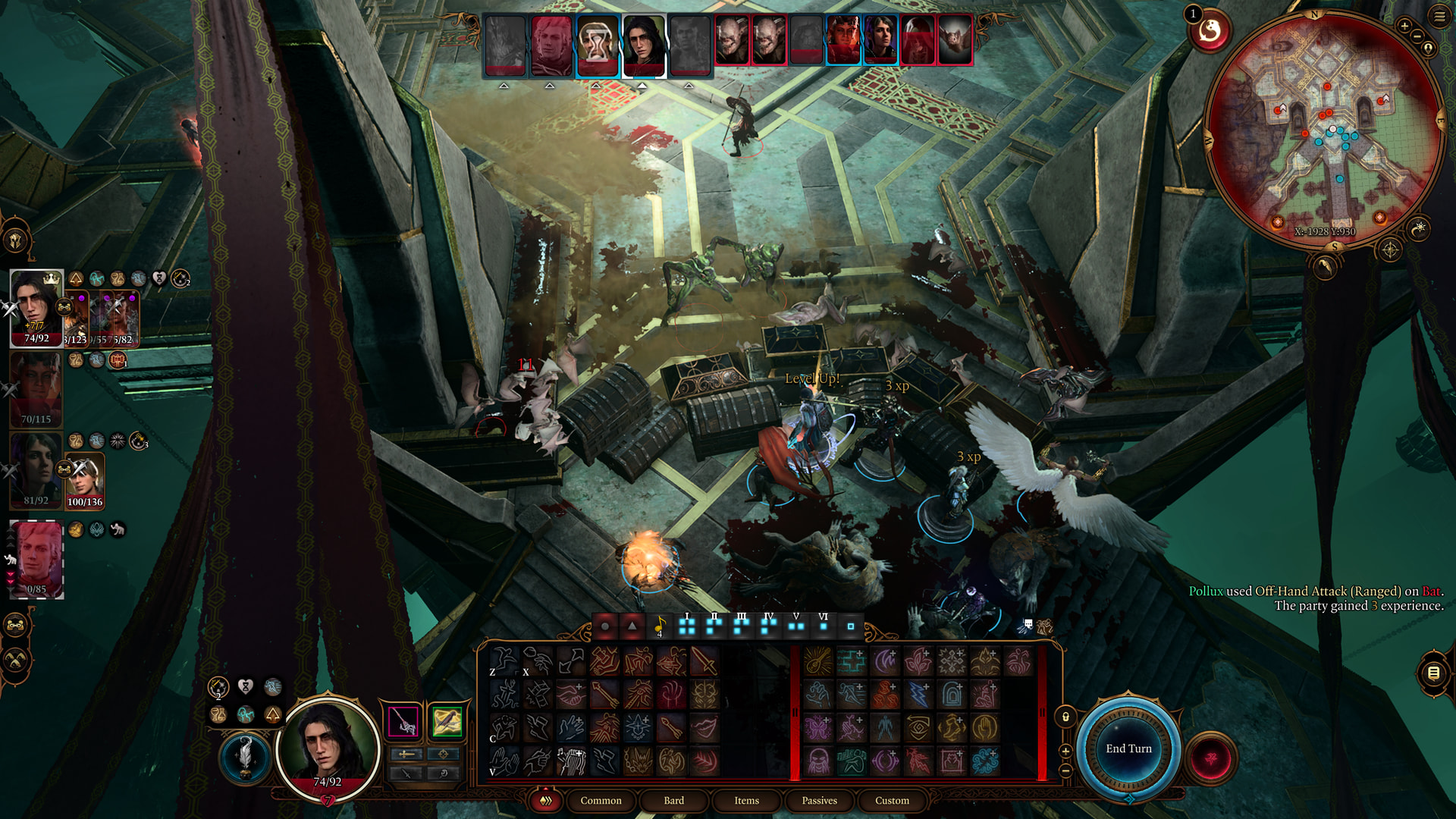Add a hotbar row with plus button
1456x819 pixels.
pyautogui.click(x=1065, y=751)
